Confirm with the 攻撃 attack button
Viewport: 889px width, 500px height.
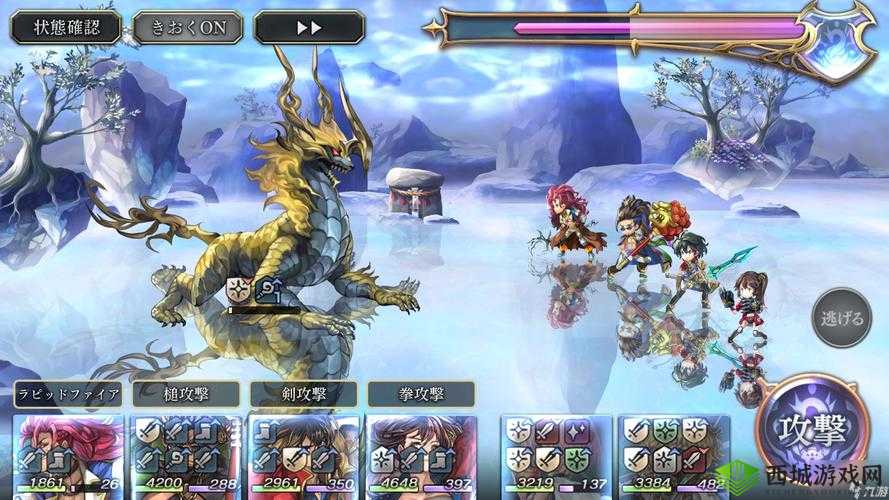[x=813, y=430]
